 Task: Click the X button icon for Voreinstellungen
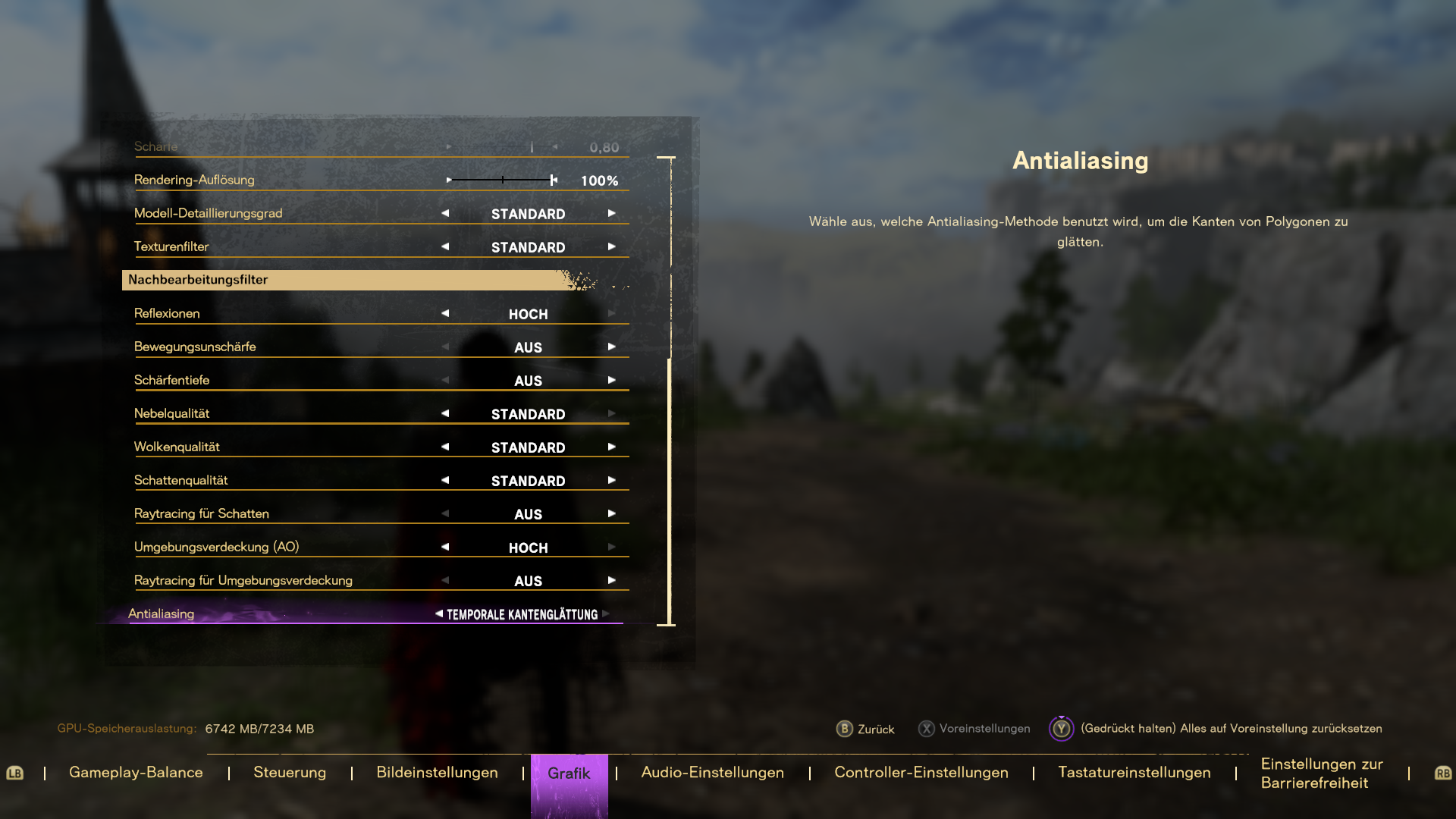(927, 729)
